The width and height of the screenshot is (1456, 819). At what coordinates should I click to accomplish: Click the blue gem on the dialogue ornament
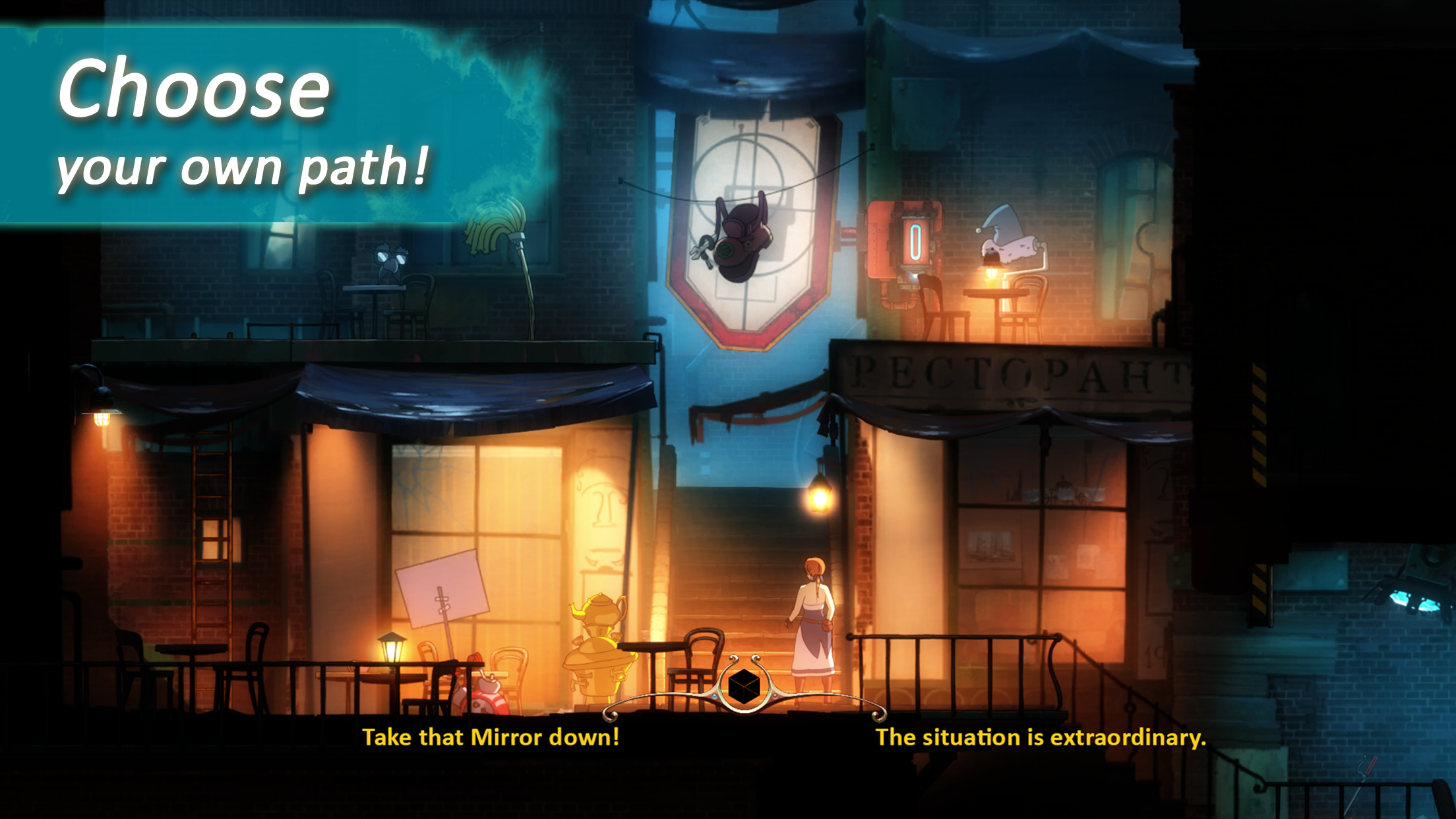click(x=714, y=697)
